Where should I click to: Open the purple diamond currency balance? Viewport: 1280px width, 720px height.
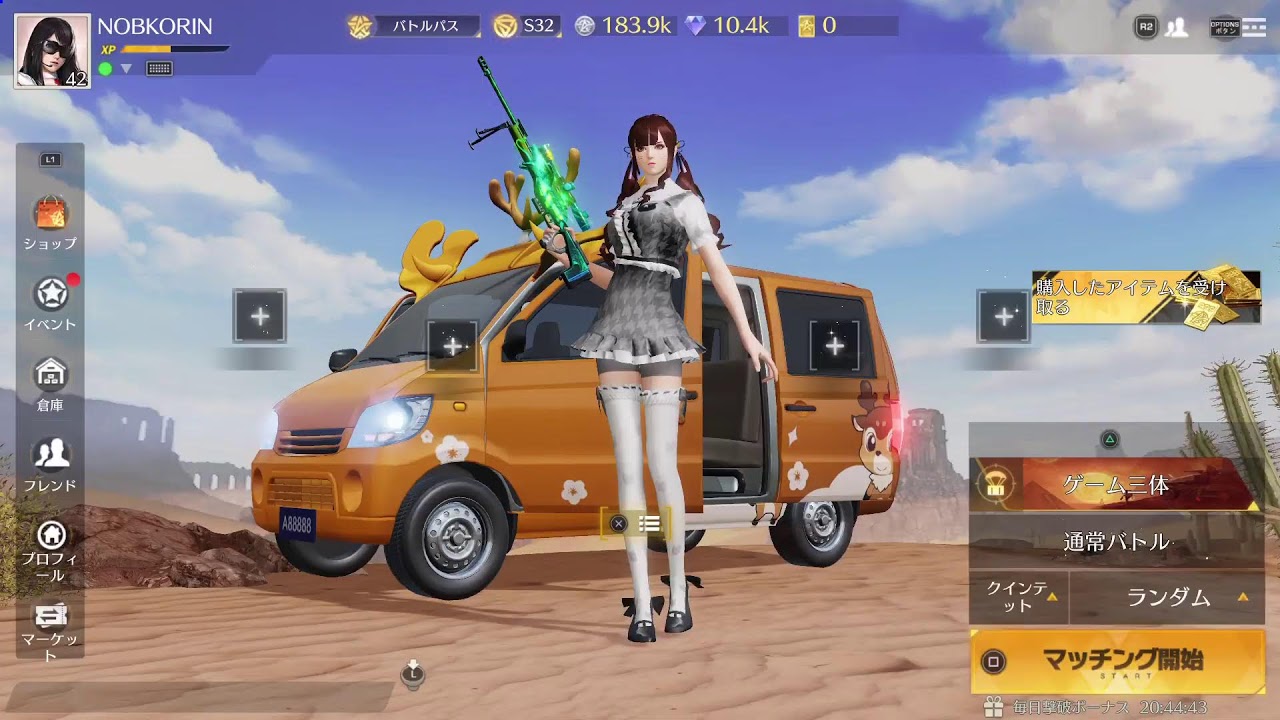(728, 26)
